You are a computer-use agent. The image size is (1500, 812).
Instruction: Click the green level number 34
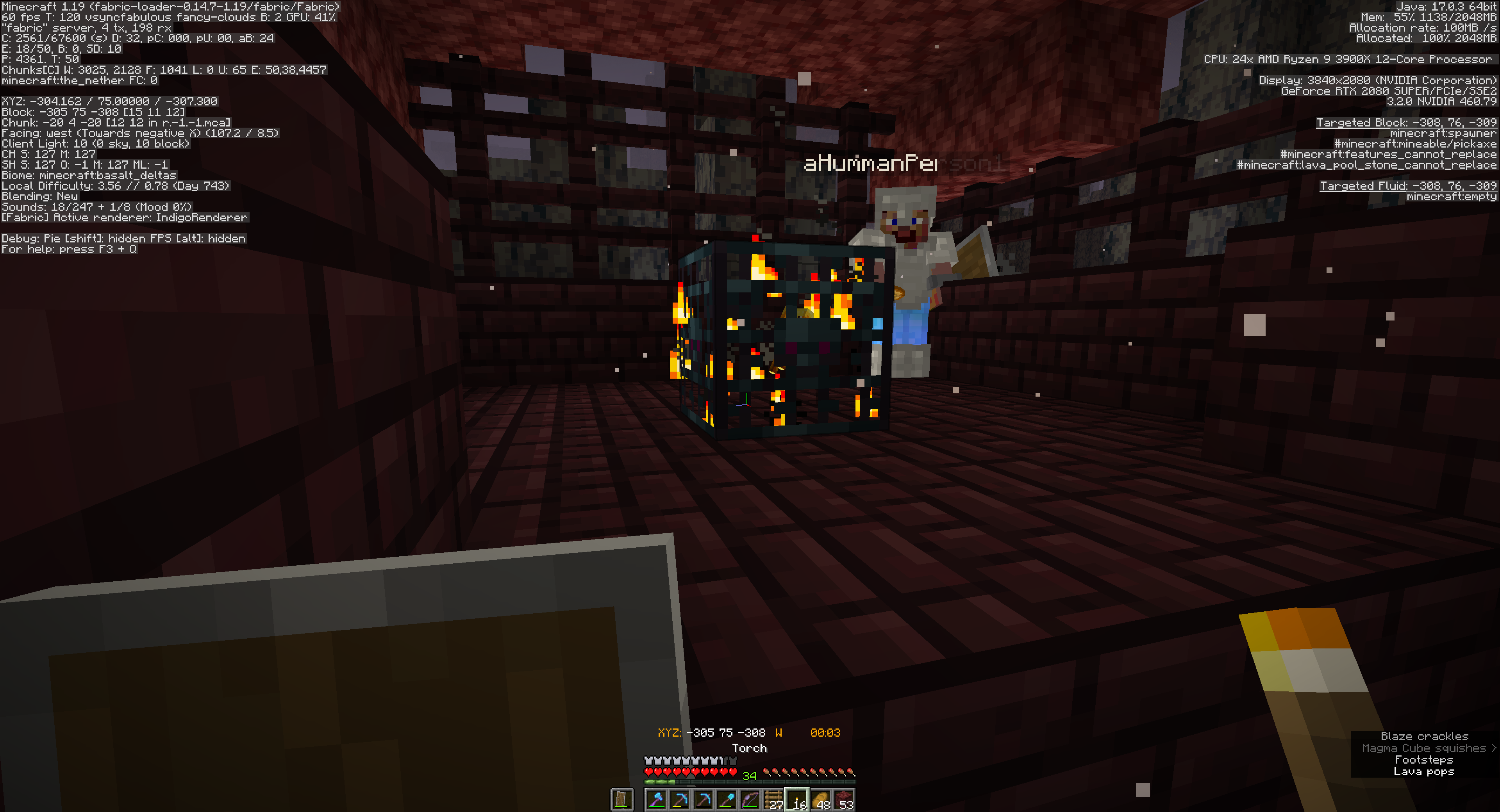(750, 775)
